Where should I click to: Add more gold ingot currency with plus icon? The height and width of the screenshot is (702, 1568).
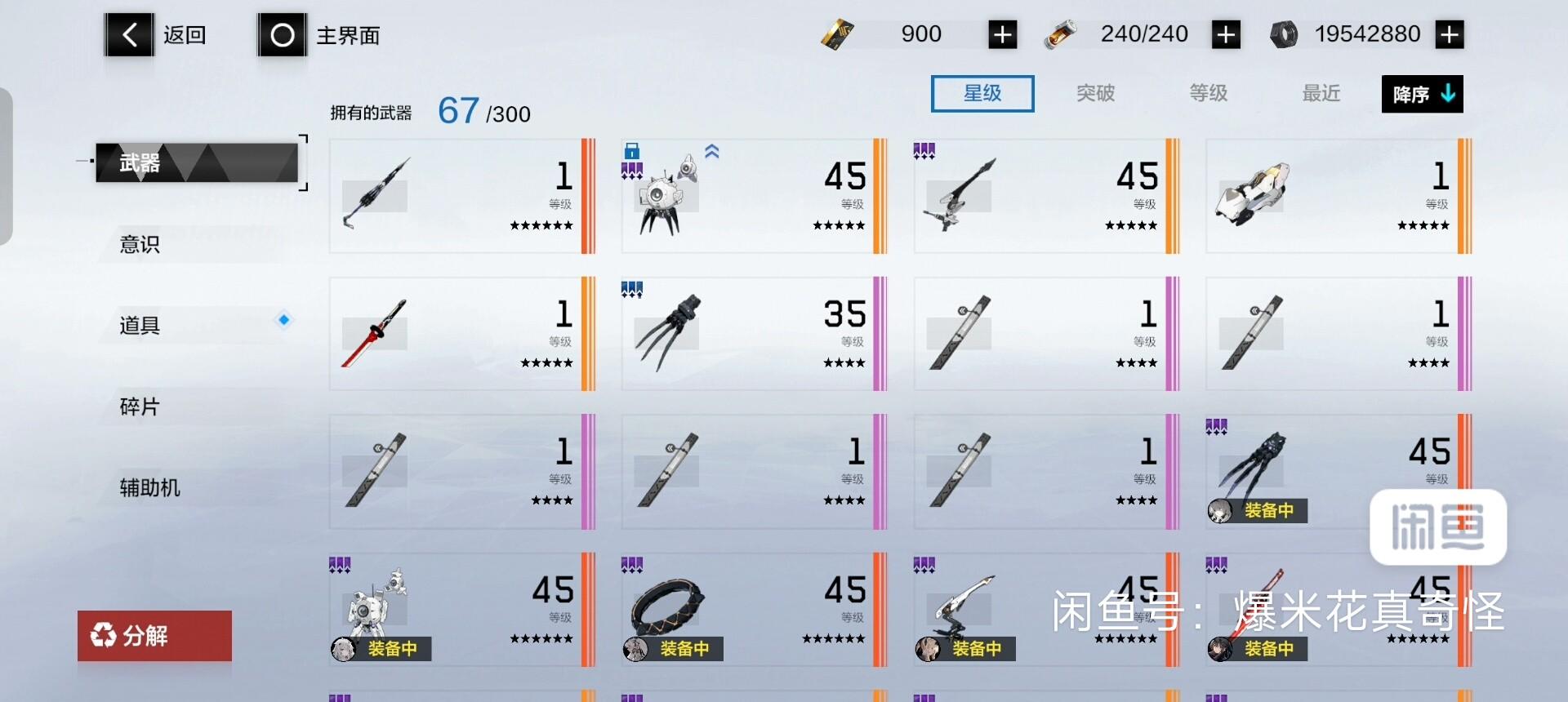[1002, 34]
